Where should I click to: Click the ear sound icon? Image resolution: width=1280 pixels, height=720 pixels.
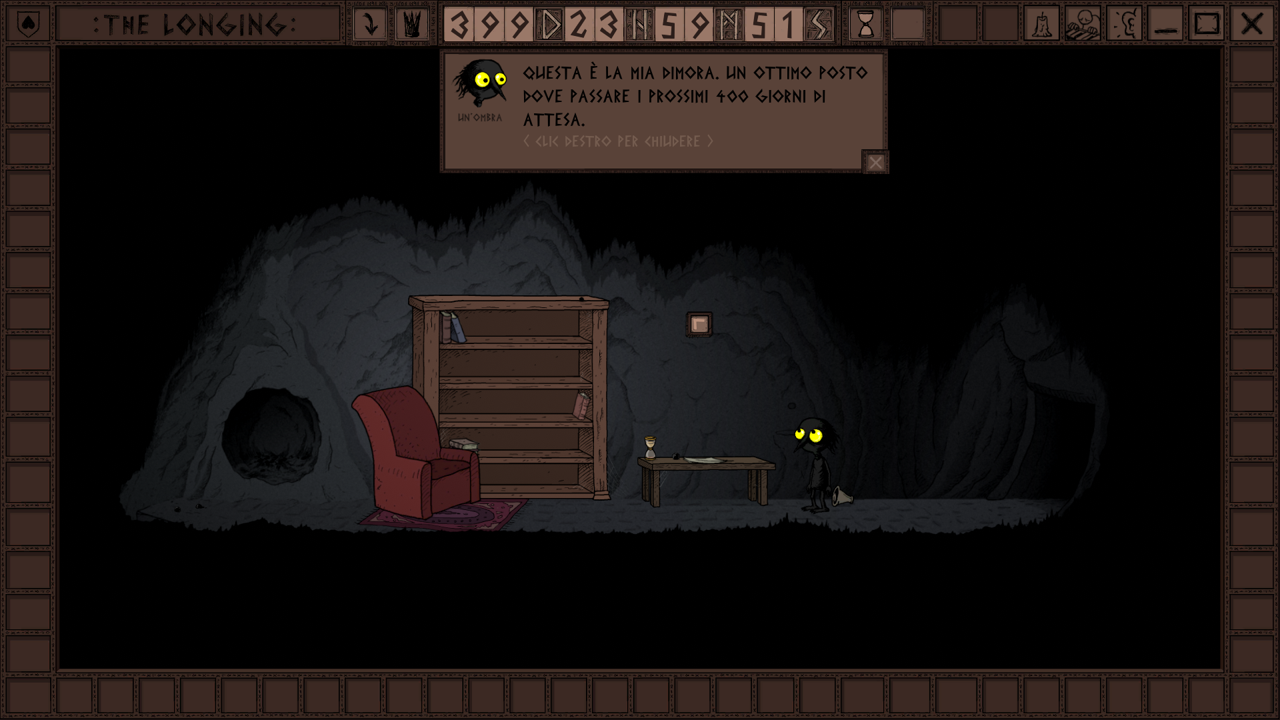[1125, 24]
